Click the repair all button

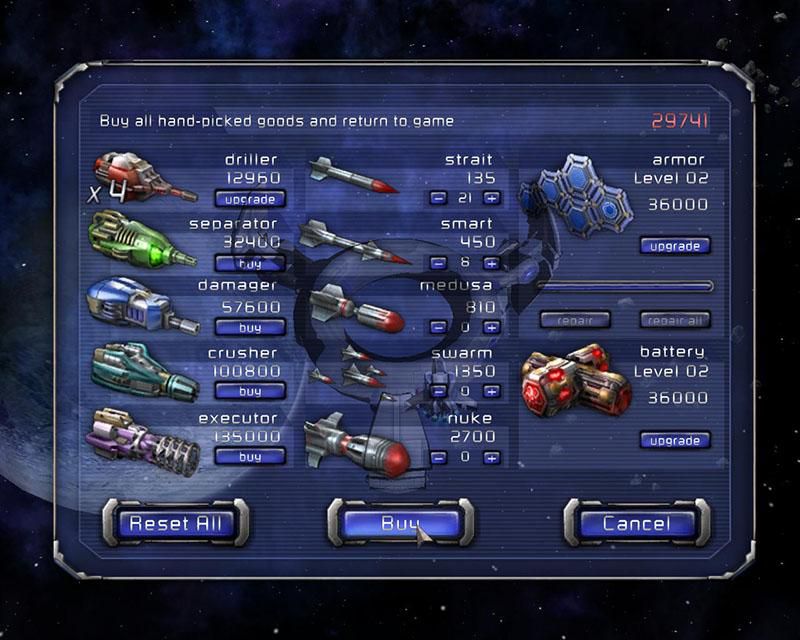[675, 321]
